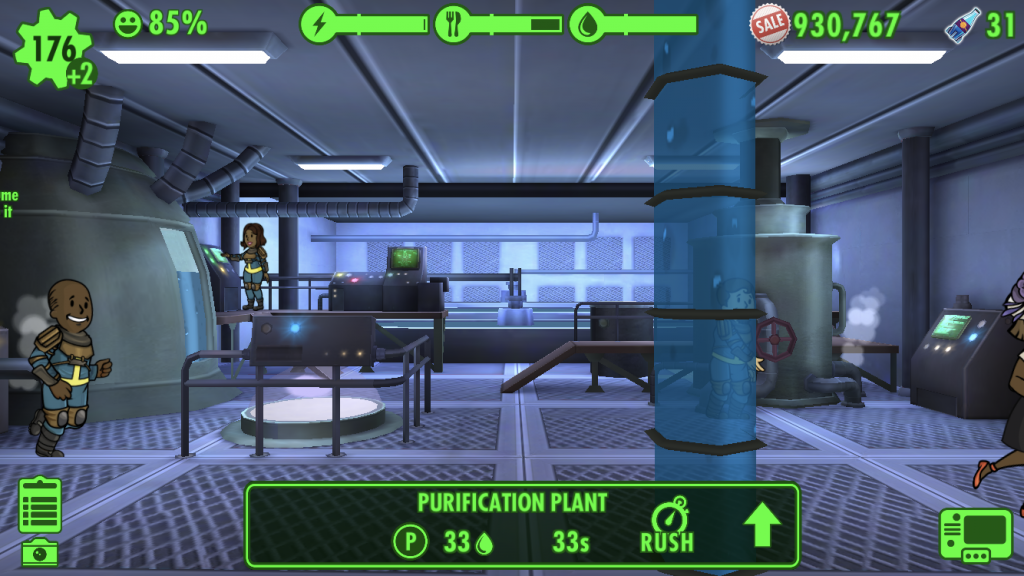This screenshot has width=1024, height=576.
Task: Upgrade room with the green arrow
Action: 762,525
